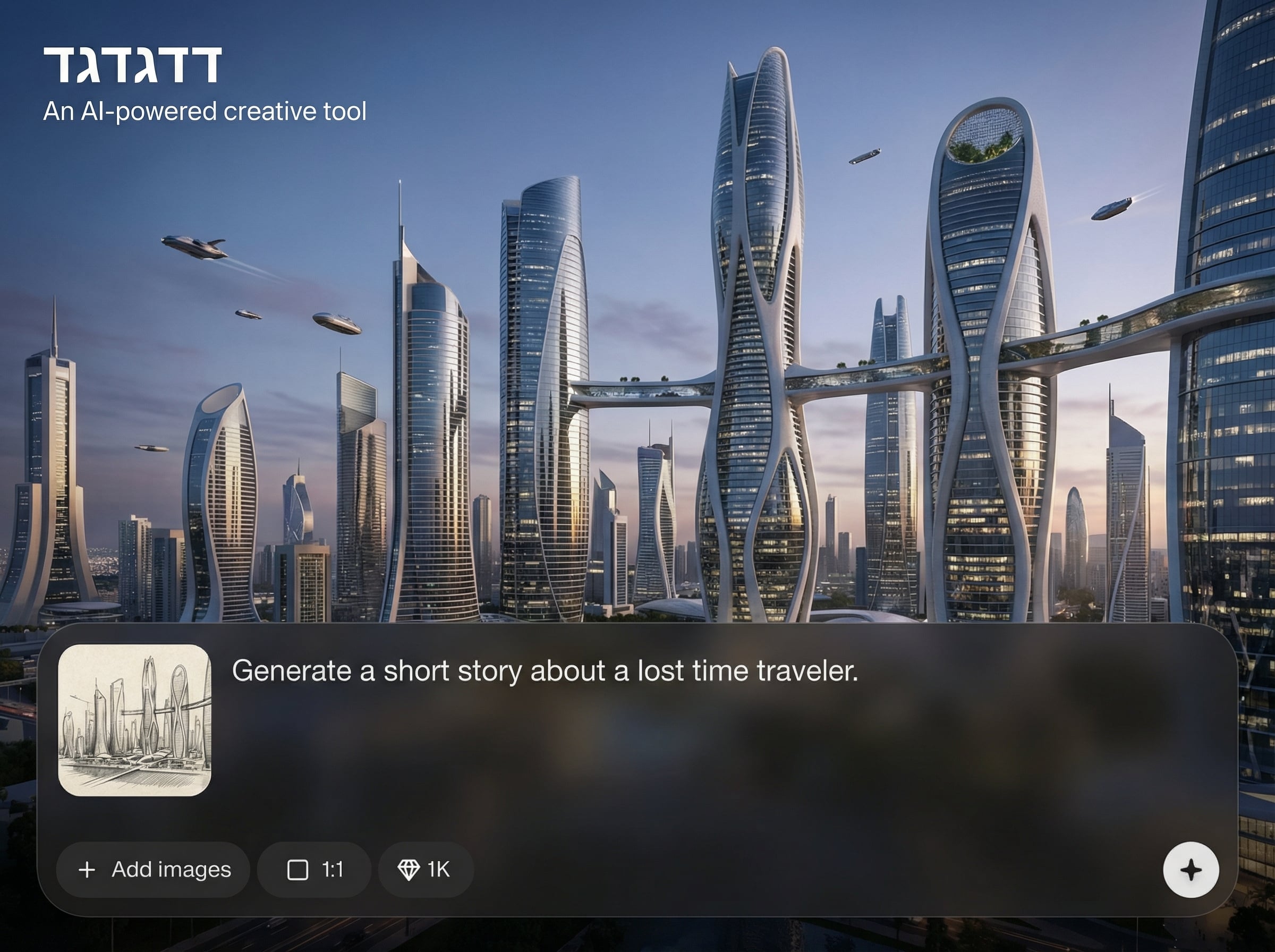Click the Add images button

coord(153,870)
